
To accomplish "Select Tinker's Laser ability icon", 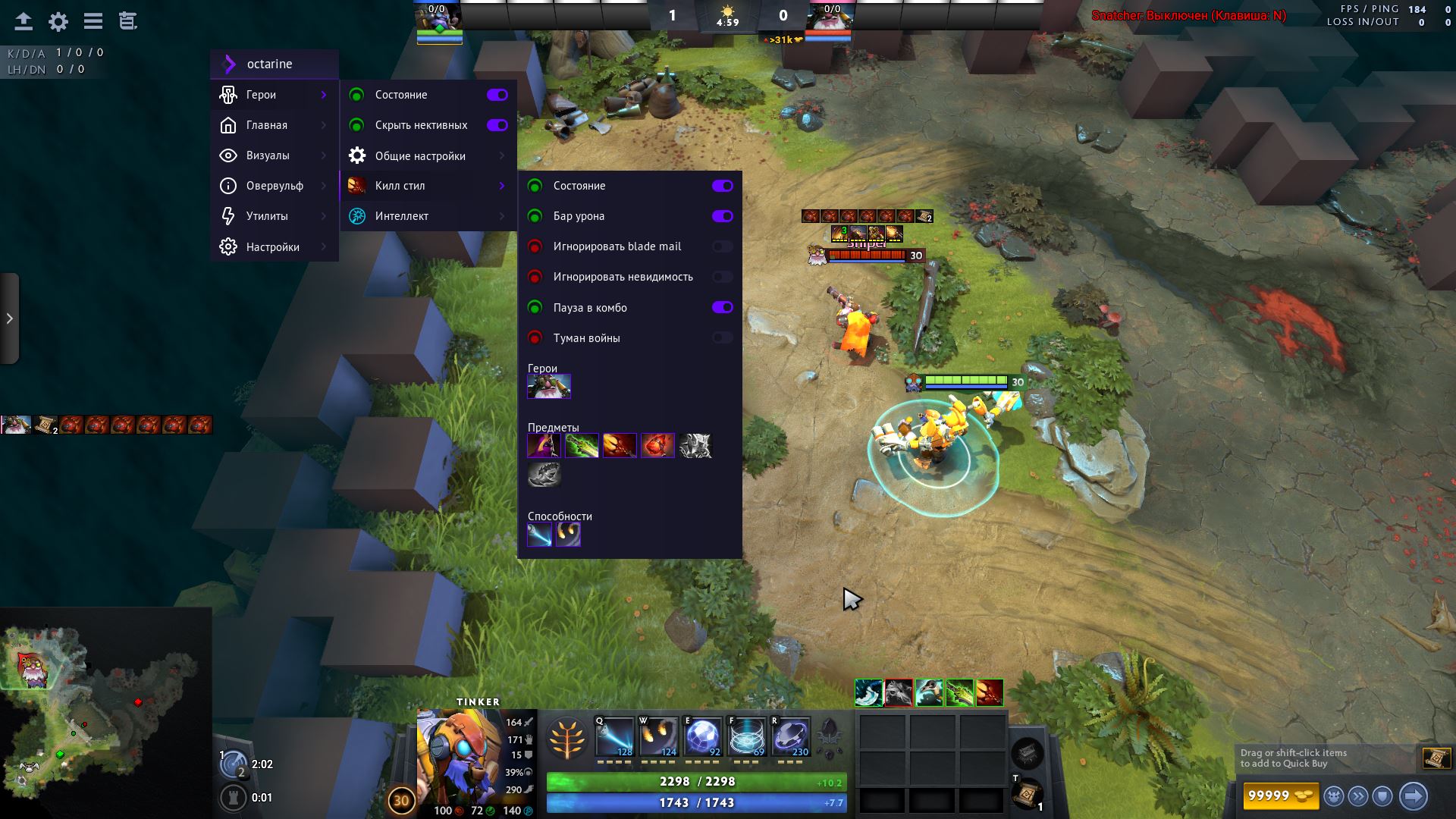I will click(x=613, y=736).
